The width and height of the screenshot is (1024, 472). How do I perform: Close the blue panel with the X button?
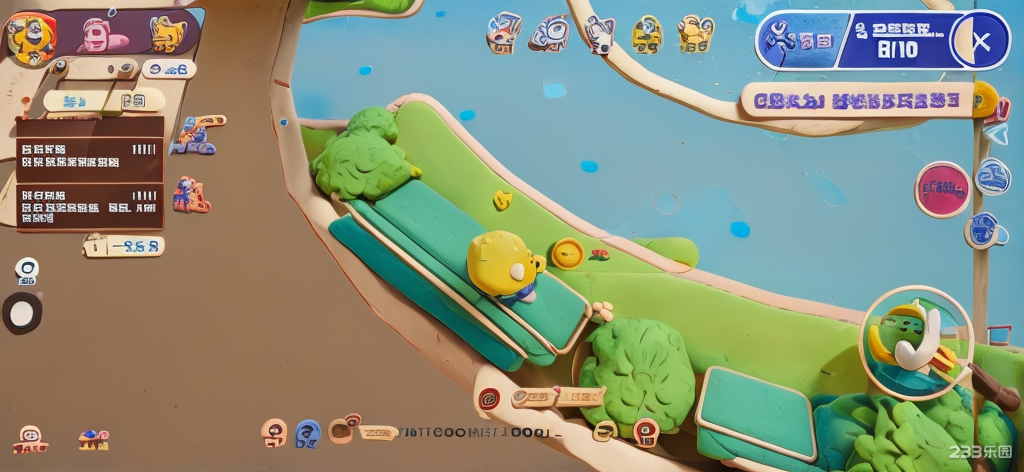tap(981, 41)
